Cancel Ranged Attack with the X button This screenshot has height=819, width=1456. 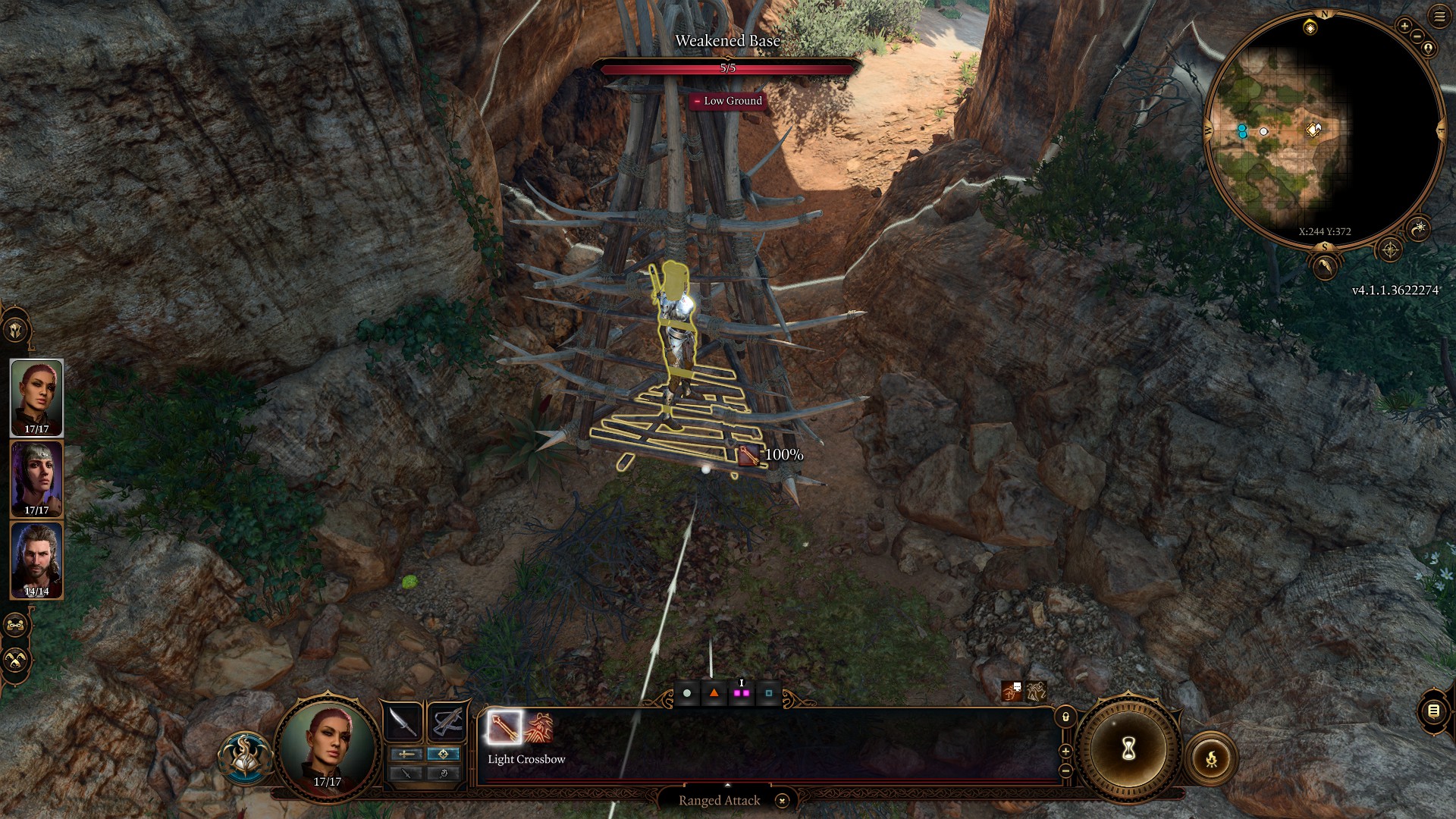(x=781, y=800)
